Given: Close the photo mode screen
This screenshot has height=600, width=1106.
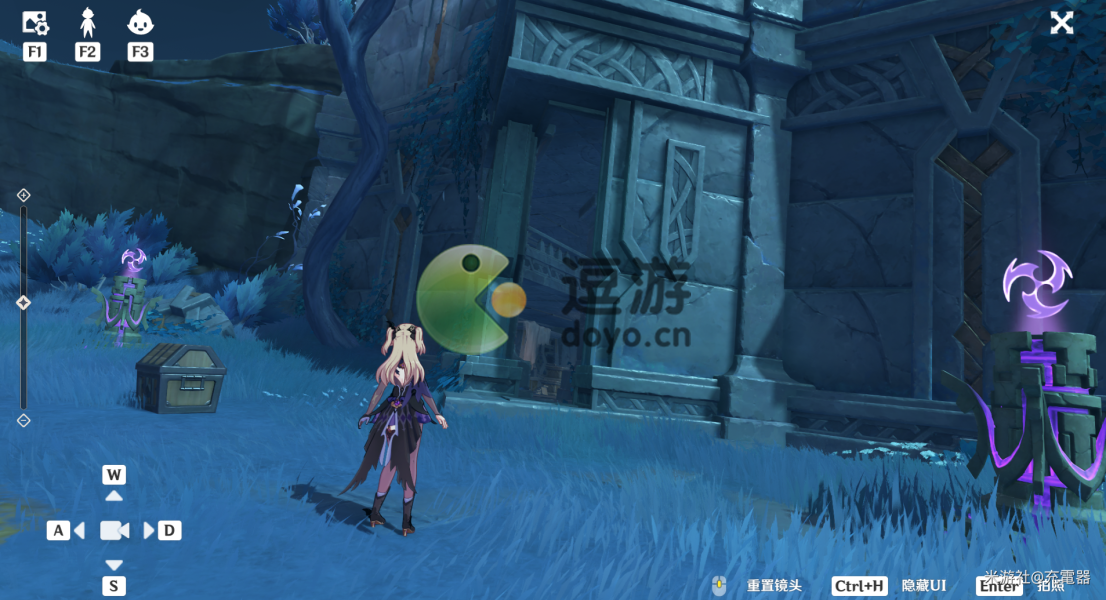Looking at the screenshot, I should pos(1061,23).
